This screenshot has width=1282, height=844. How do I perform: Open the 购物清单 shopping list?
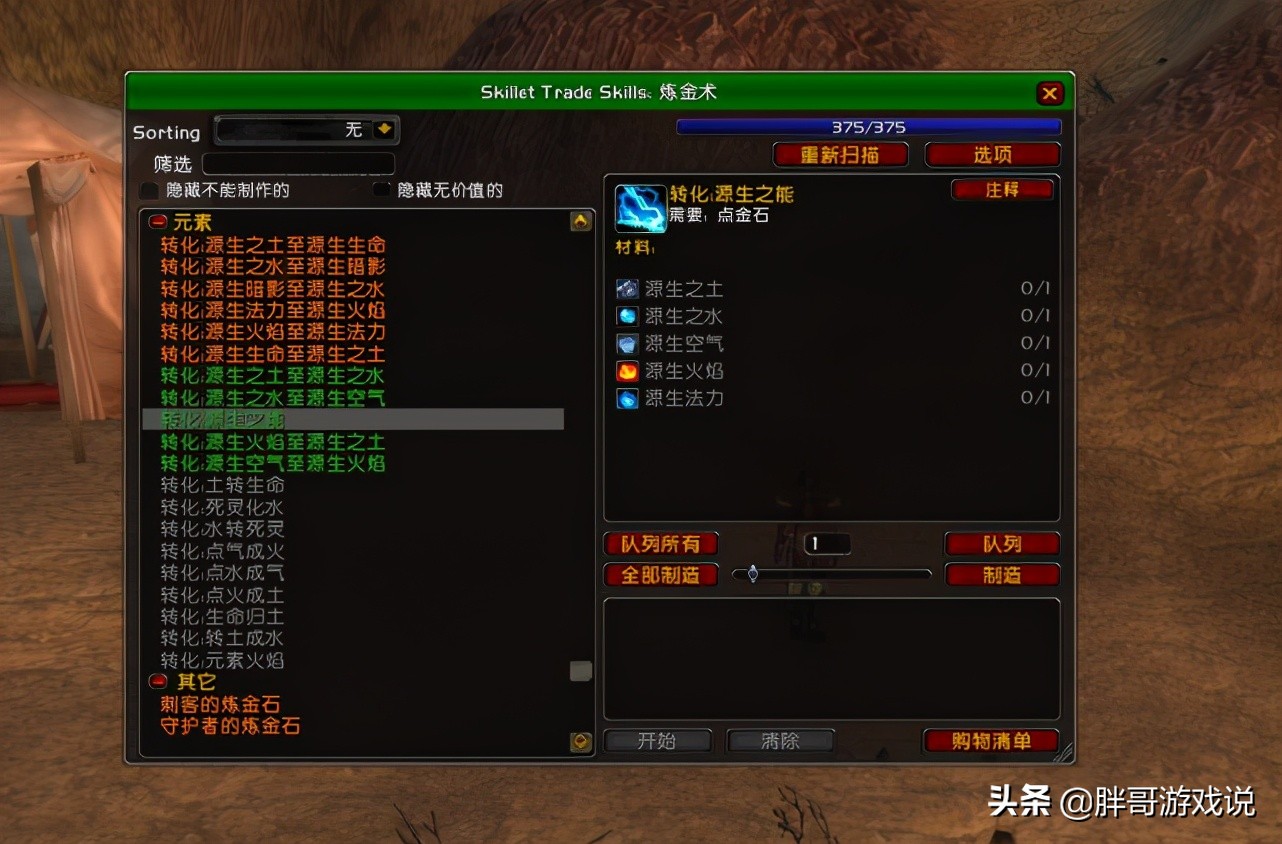point(991,741)
